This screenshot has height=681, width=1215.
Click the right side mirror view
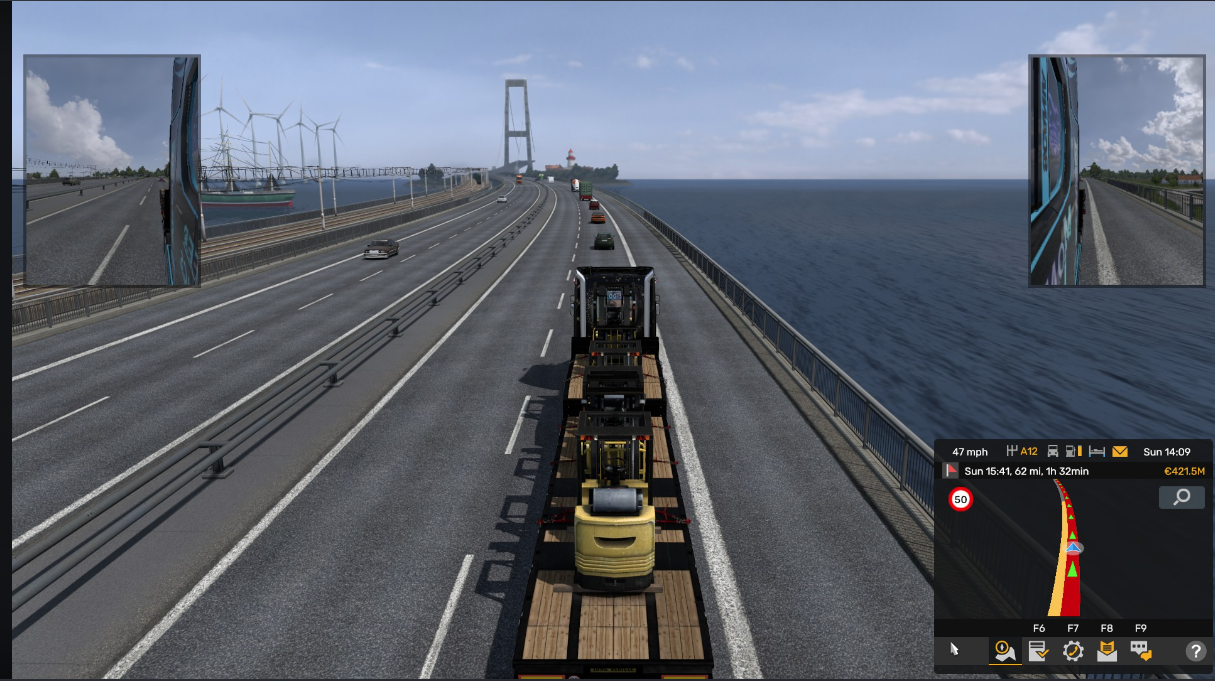click(x=1117, y=171)
